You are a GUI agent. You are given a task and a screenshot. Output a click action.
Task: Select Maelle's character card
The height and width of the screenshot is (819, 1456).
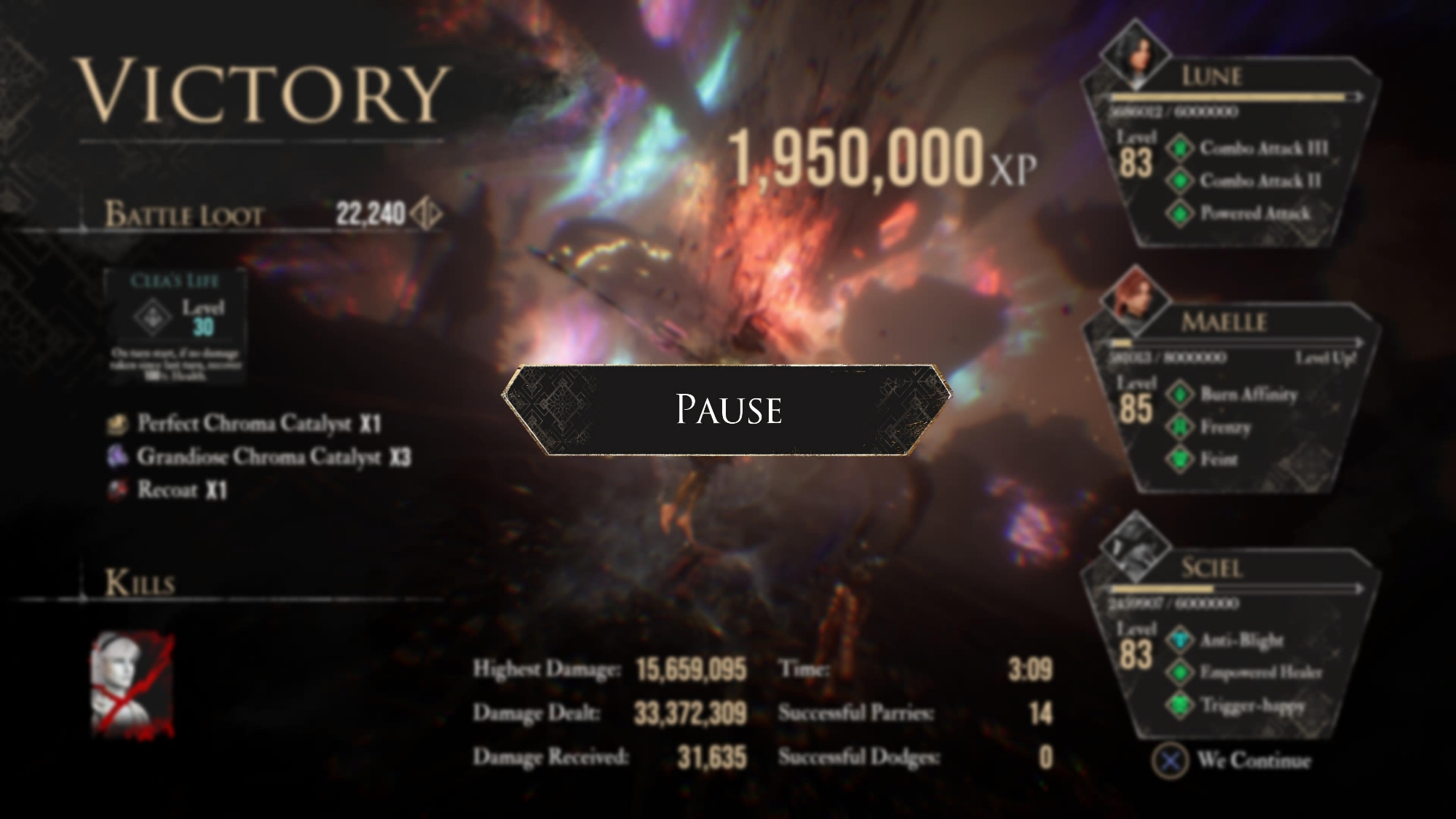click(x=1230, y=399)
